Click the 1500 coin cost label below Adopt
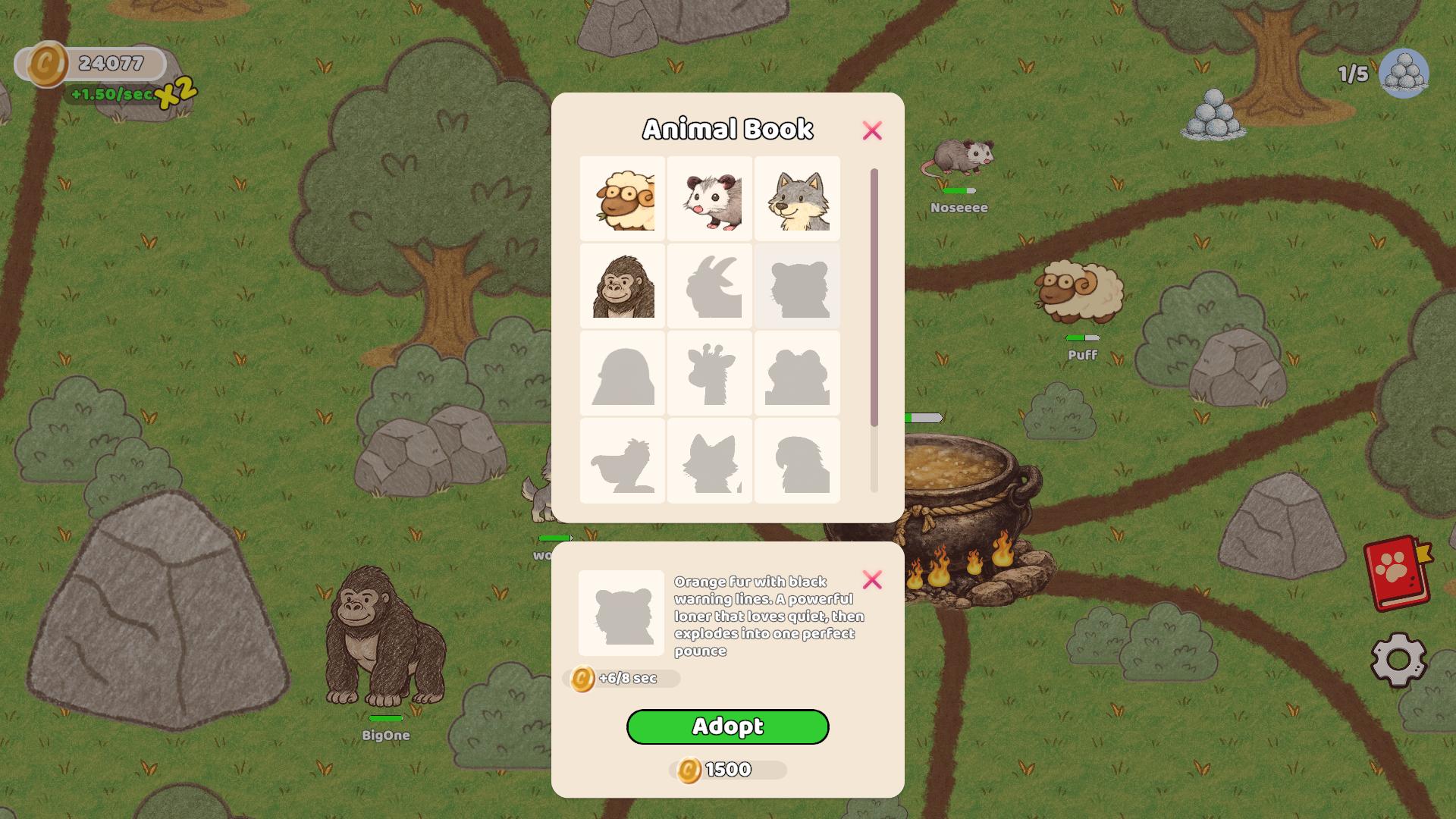Screen dimensions: 1456x819 click(726, 768)
